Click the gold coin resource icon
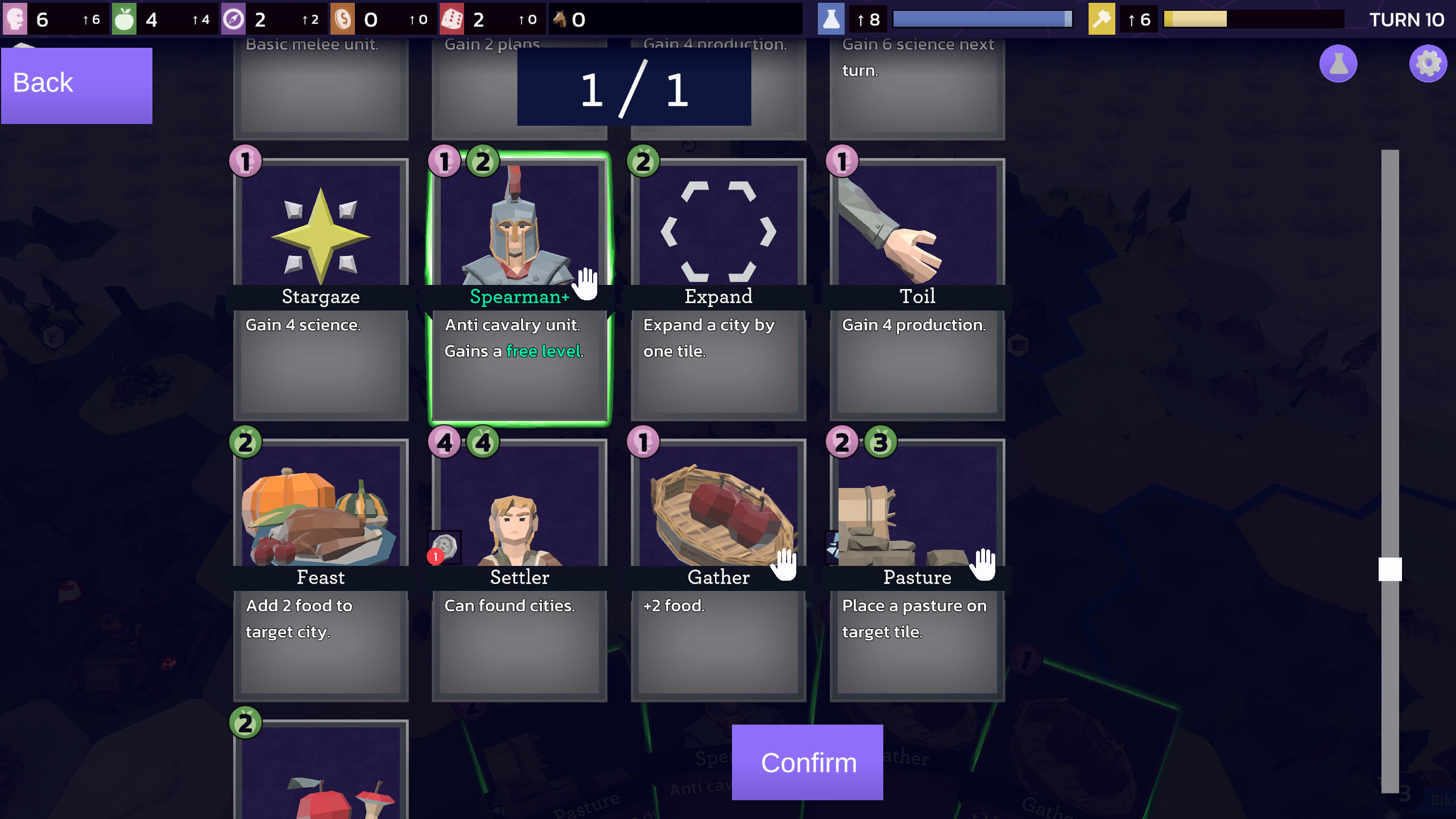Viewport: 1456px width, 819px height. click(x=342, y=19)
